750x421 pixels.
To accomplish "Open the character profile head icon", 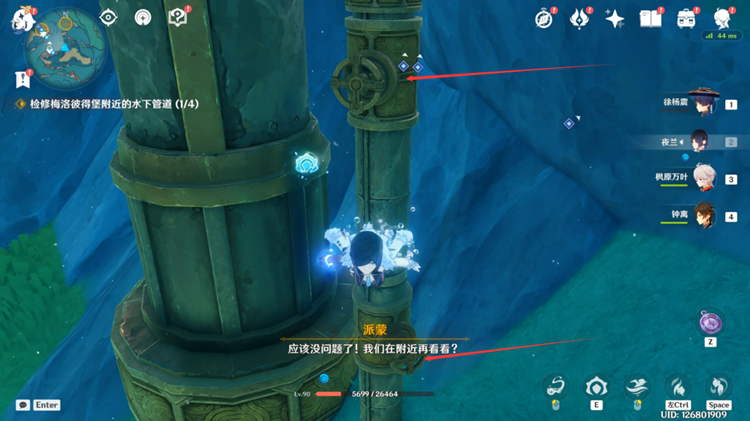I will tap(722, 19).
